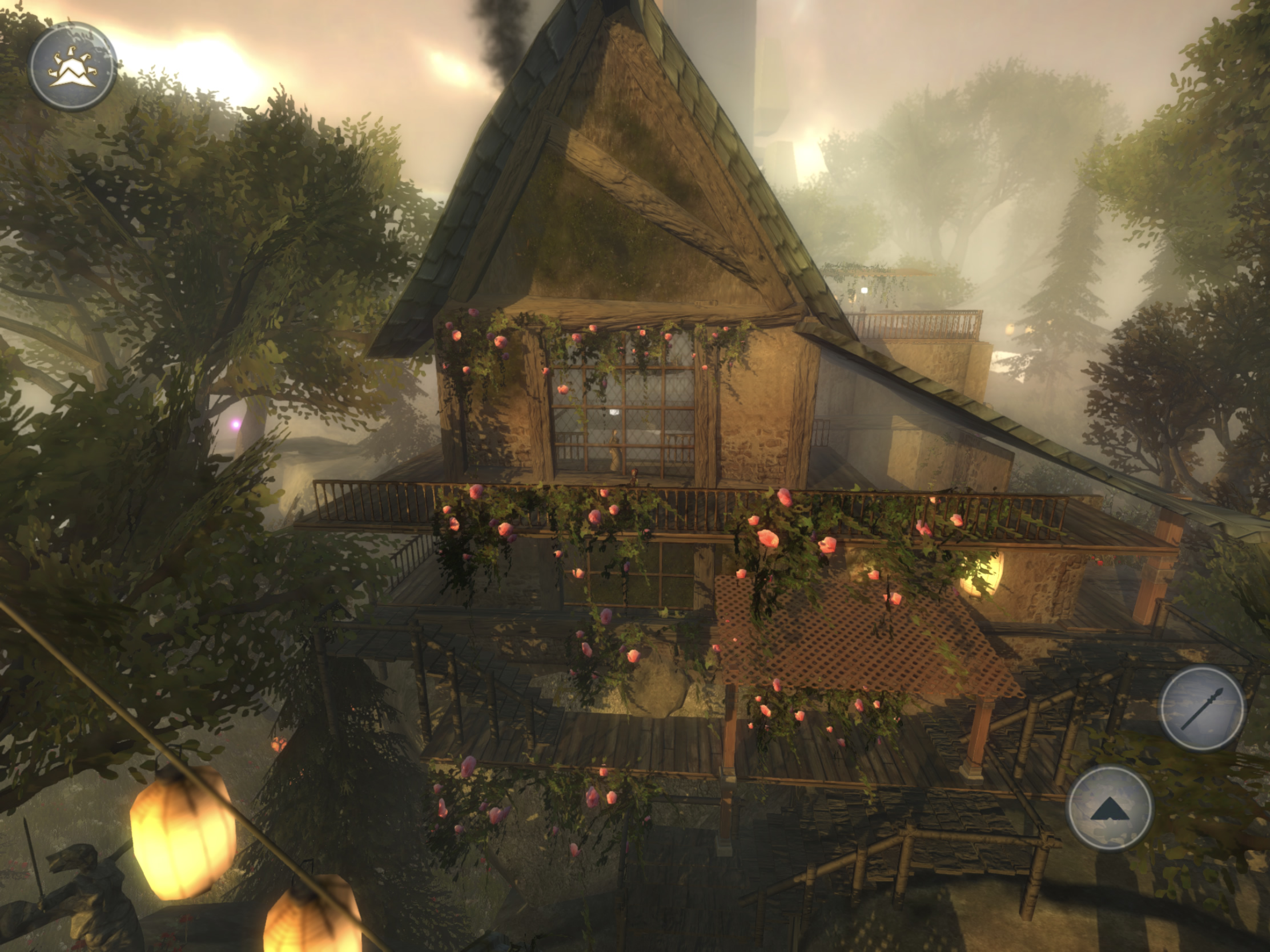Tap the steep peaked roof of the cottage

tap(603, 143)
